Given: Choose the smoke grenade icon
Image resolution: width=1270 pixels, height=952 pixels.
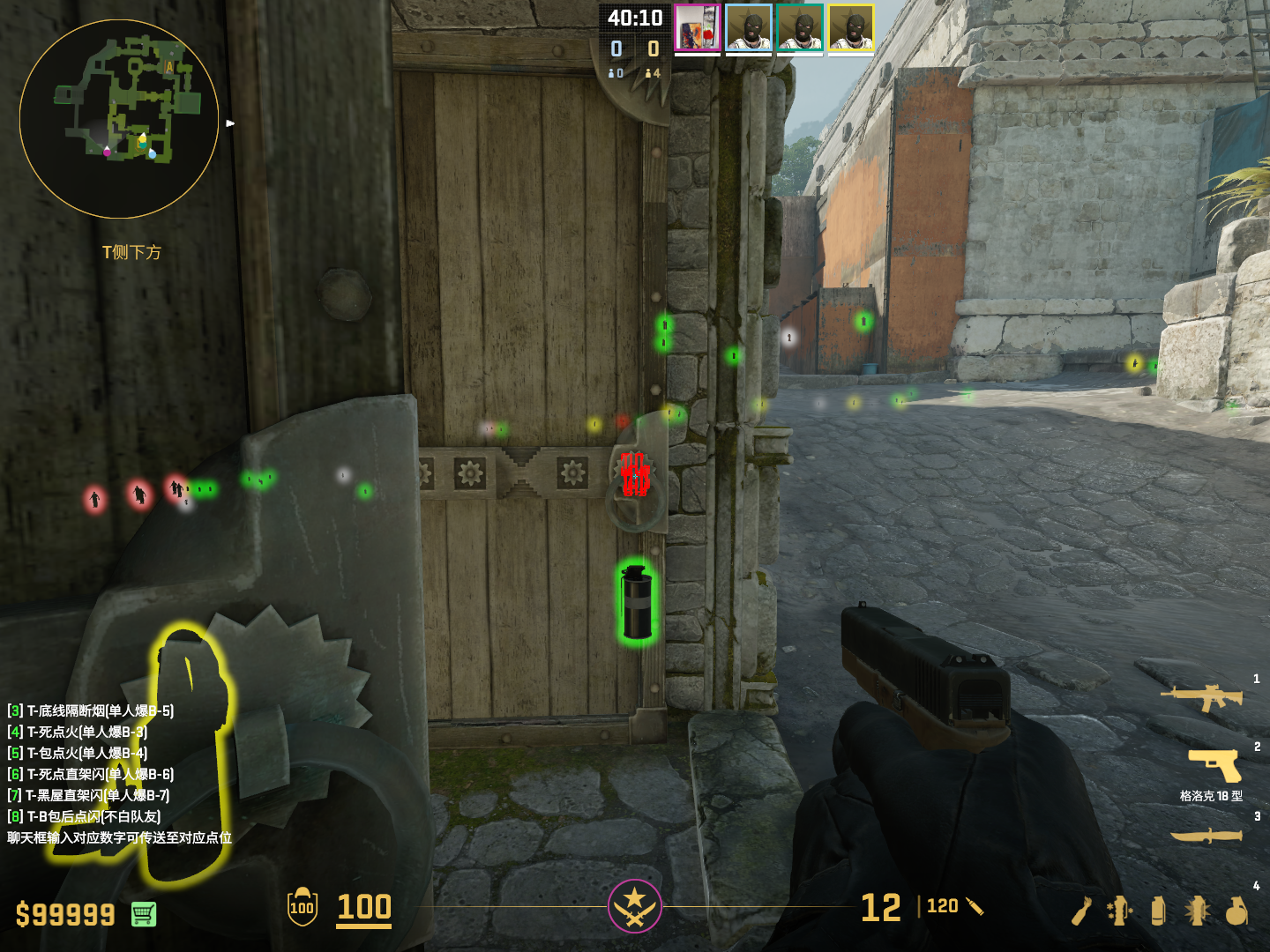Looking at the screenshot, I should 1158,911.
